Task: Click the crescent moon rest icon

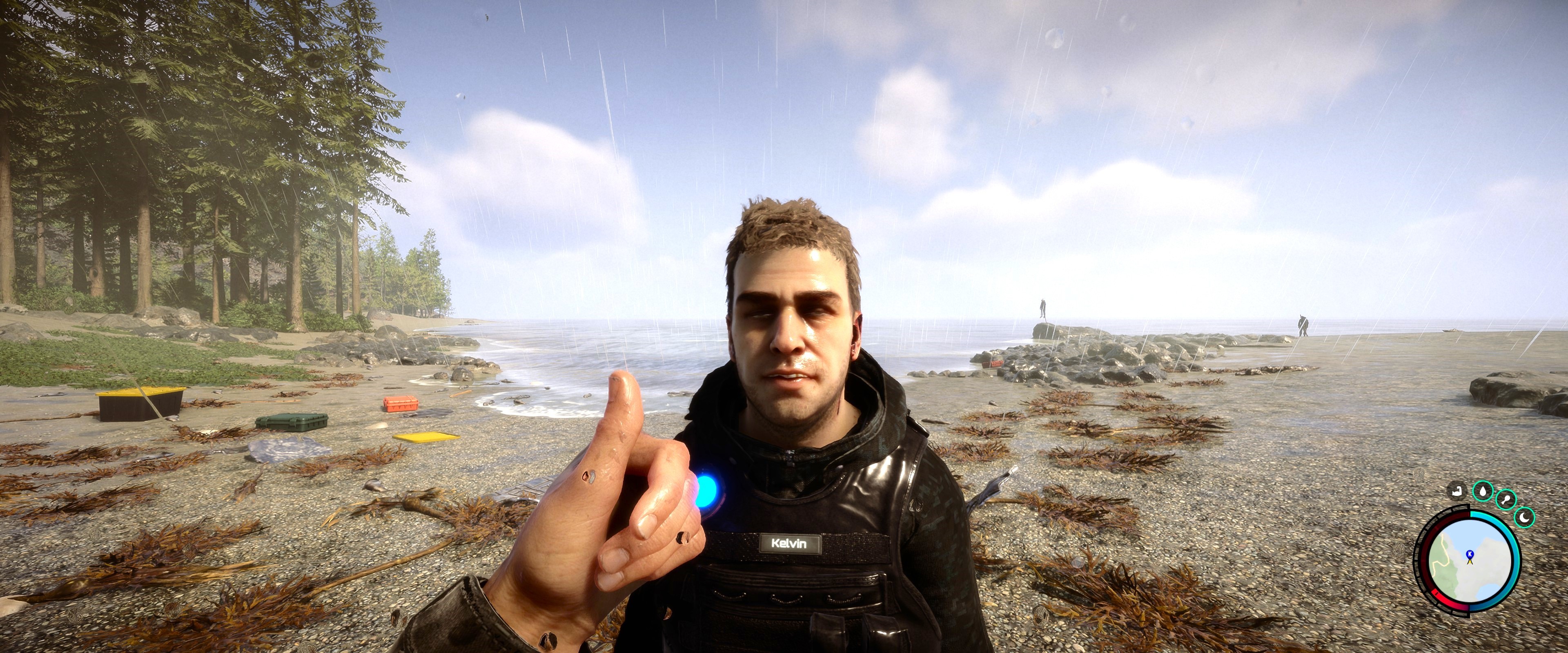Action: click(1524, 517)
